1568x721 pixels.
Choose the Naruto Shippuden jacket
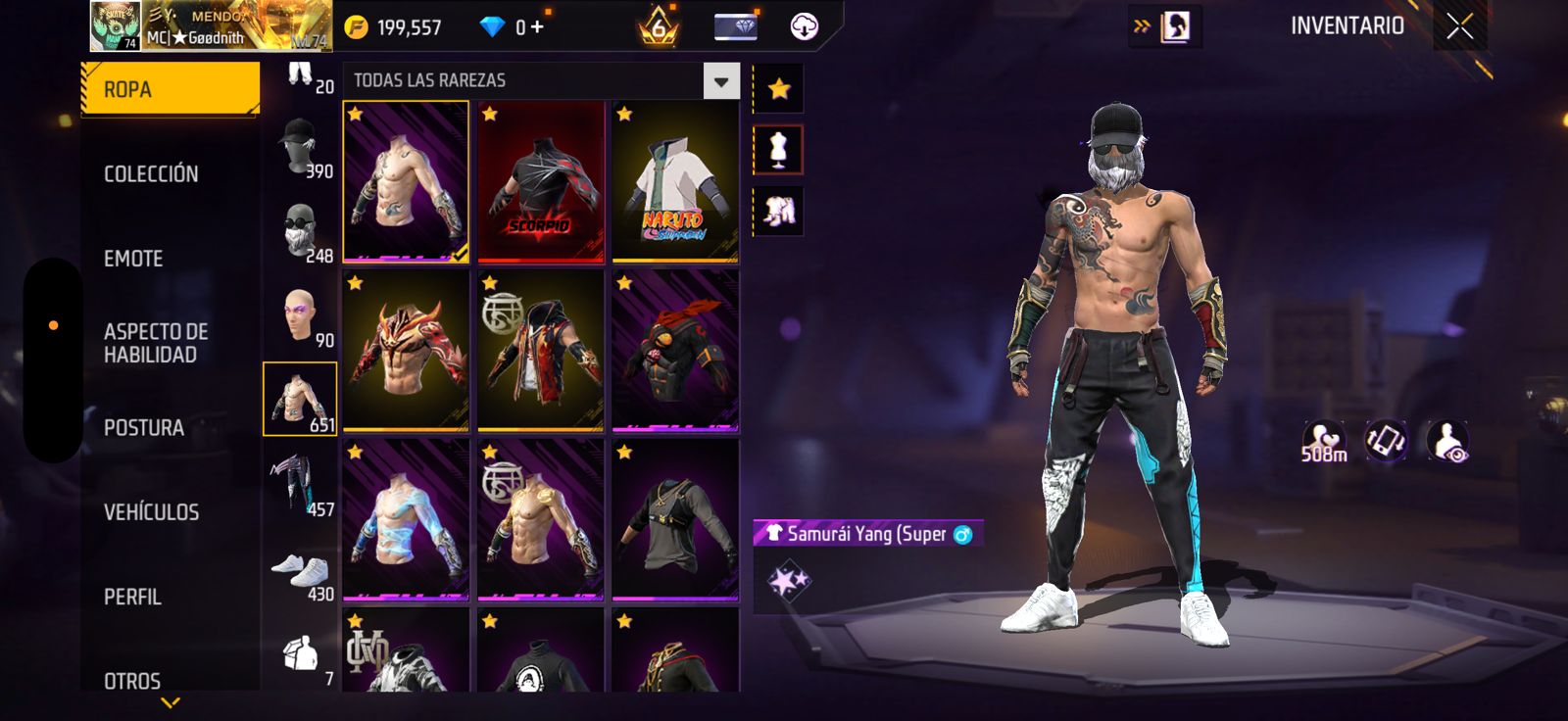pos(675,182)
